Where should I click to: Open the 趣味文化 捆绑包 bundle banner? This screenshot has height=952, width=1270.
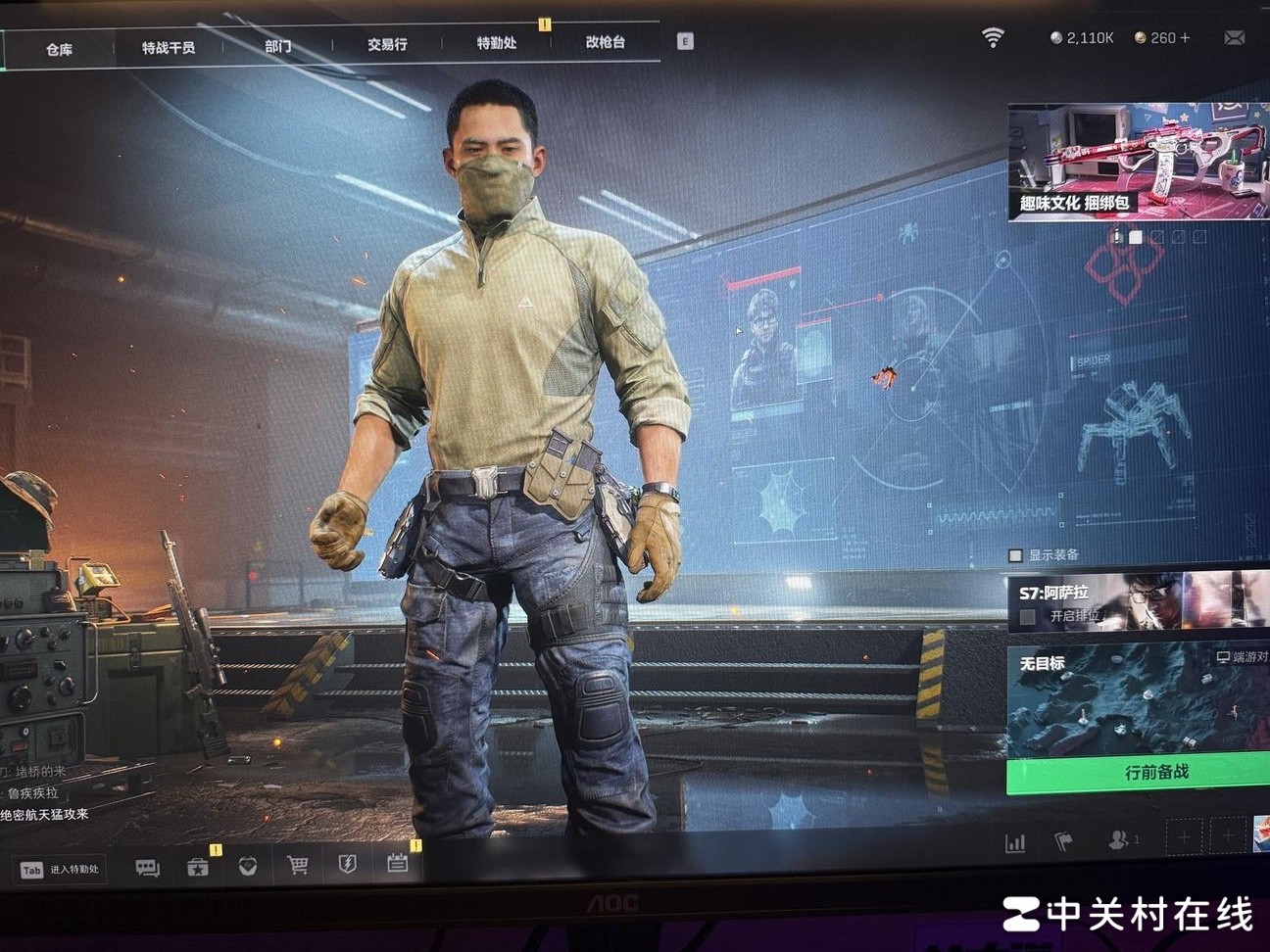pos(1139,162)
